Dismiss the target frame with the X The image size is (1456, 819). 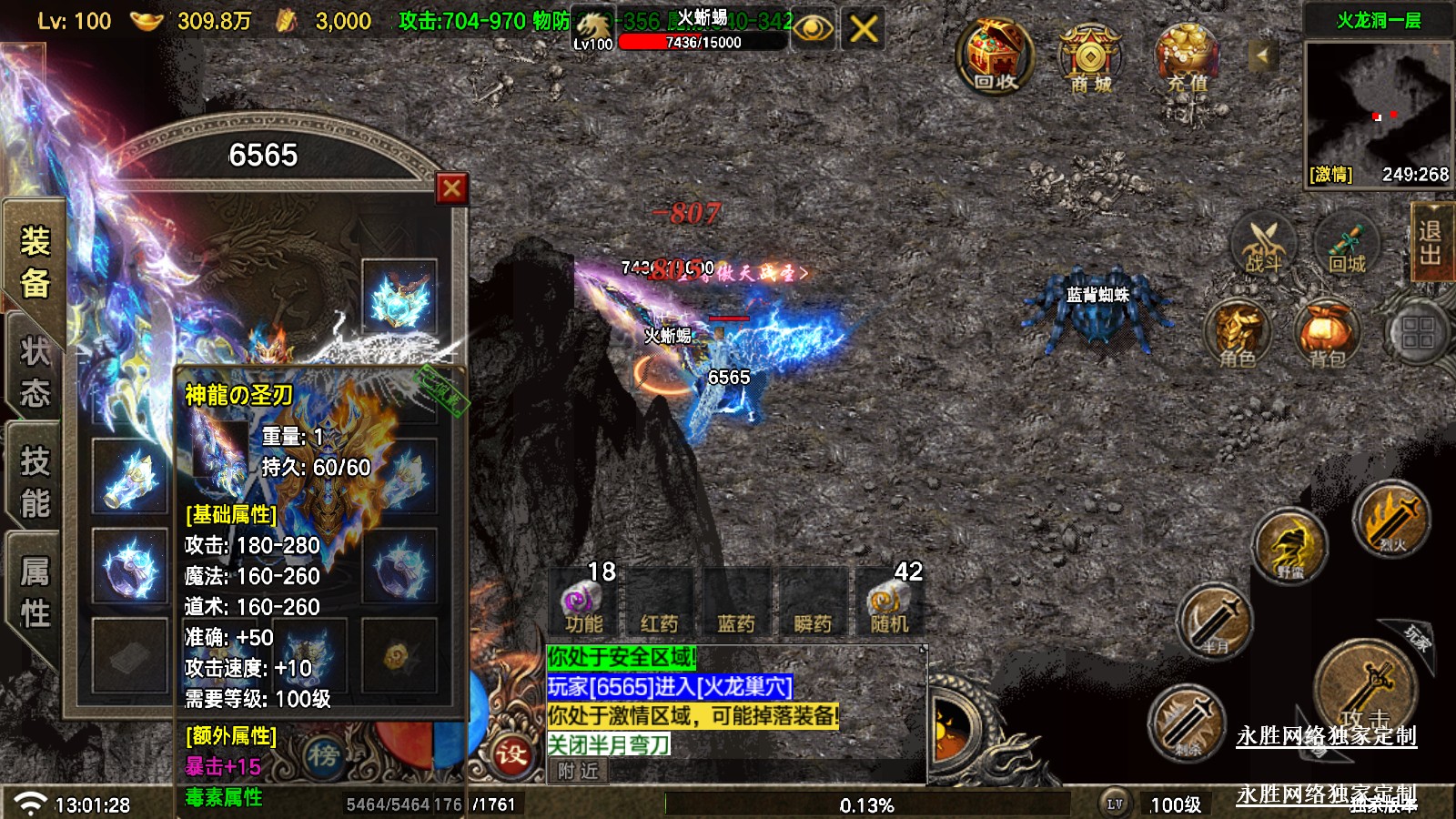tap(863, 29)
